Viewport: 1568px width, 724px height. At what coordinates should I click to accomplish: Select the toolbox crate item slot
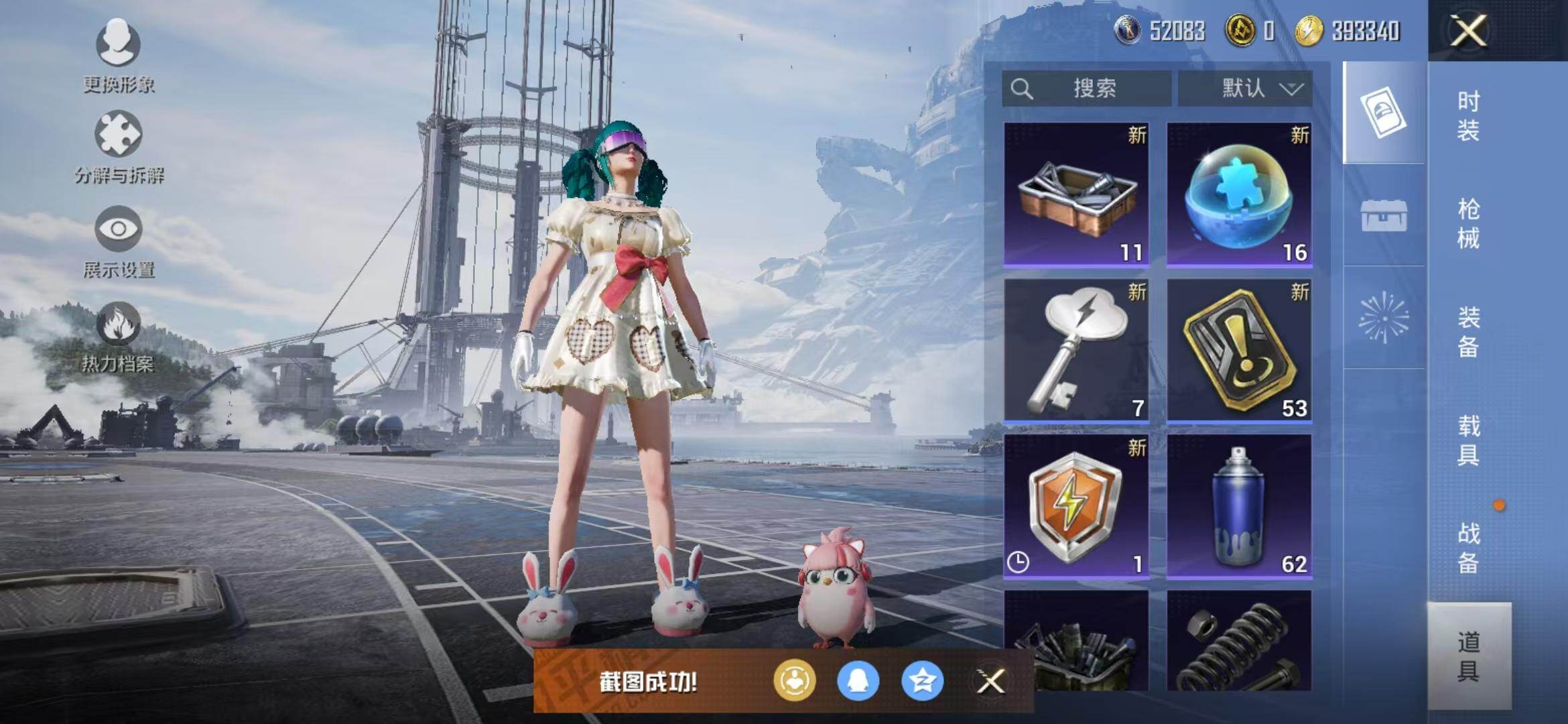1076,194
